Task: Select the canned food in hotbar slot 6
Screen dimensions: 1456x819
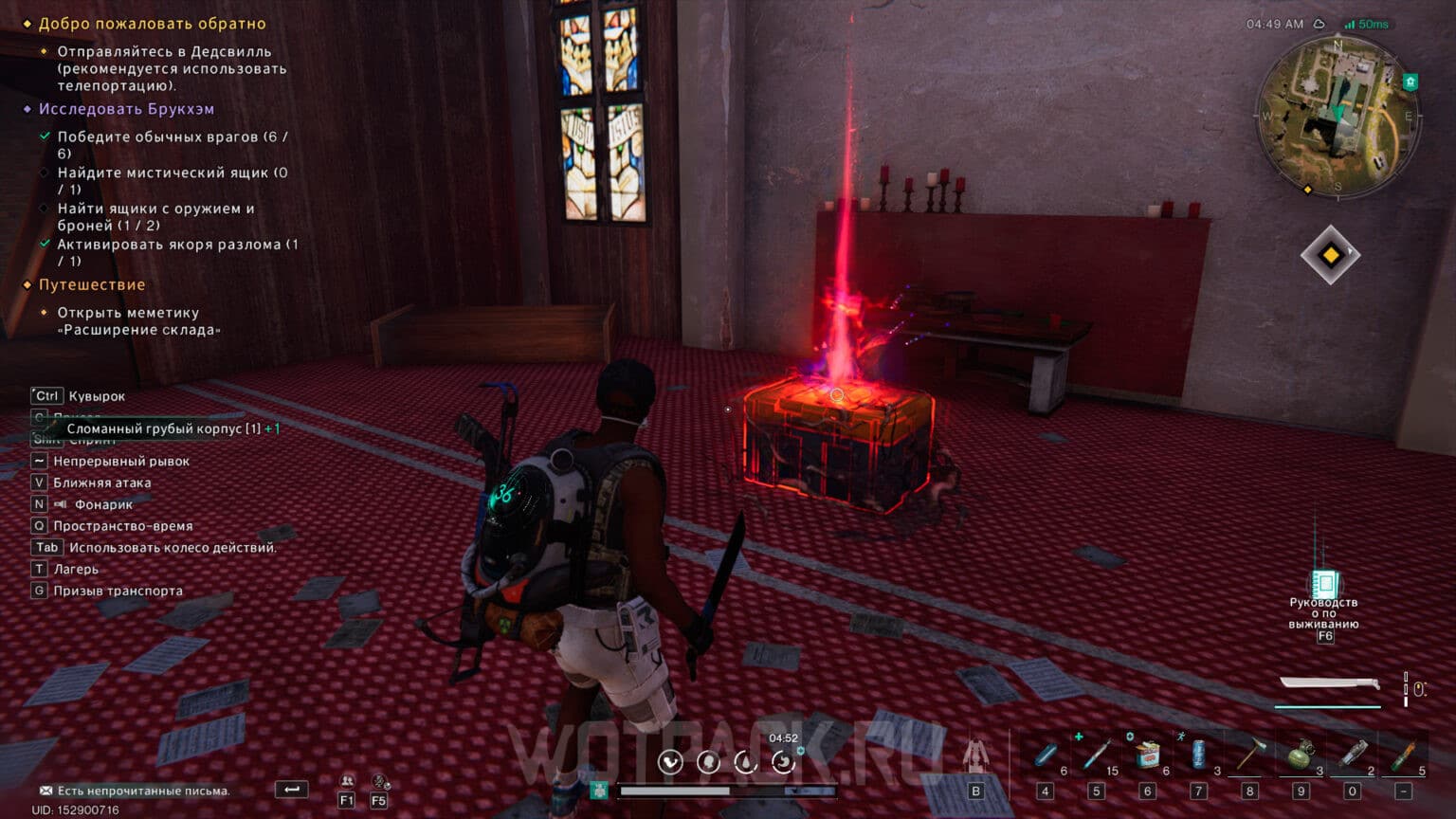Action: 1146,755
